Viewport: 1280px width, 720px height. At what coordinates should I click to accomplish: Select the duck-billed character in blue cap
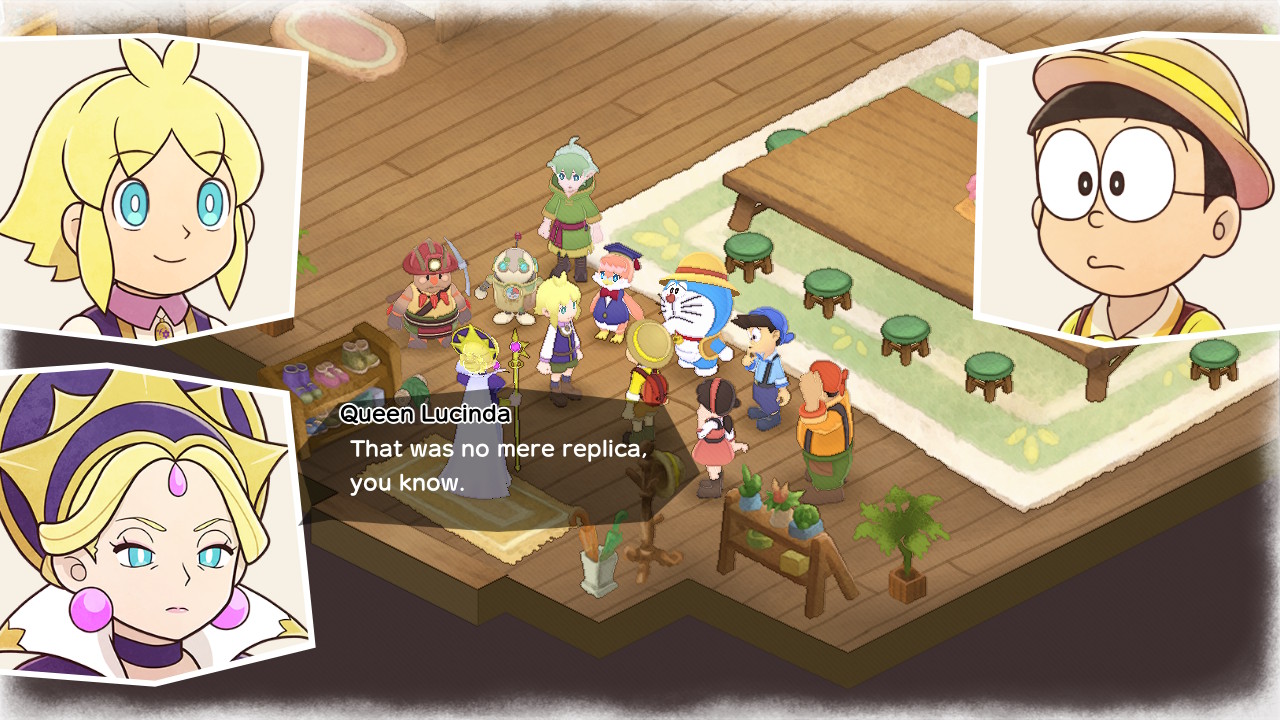[615, 290]
